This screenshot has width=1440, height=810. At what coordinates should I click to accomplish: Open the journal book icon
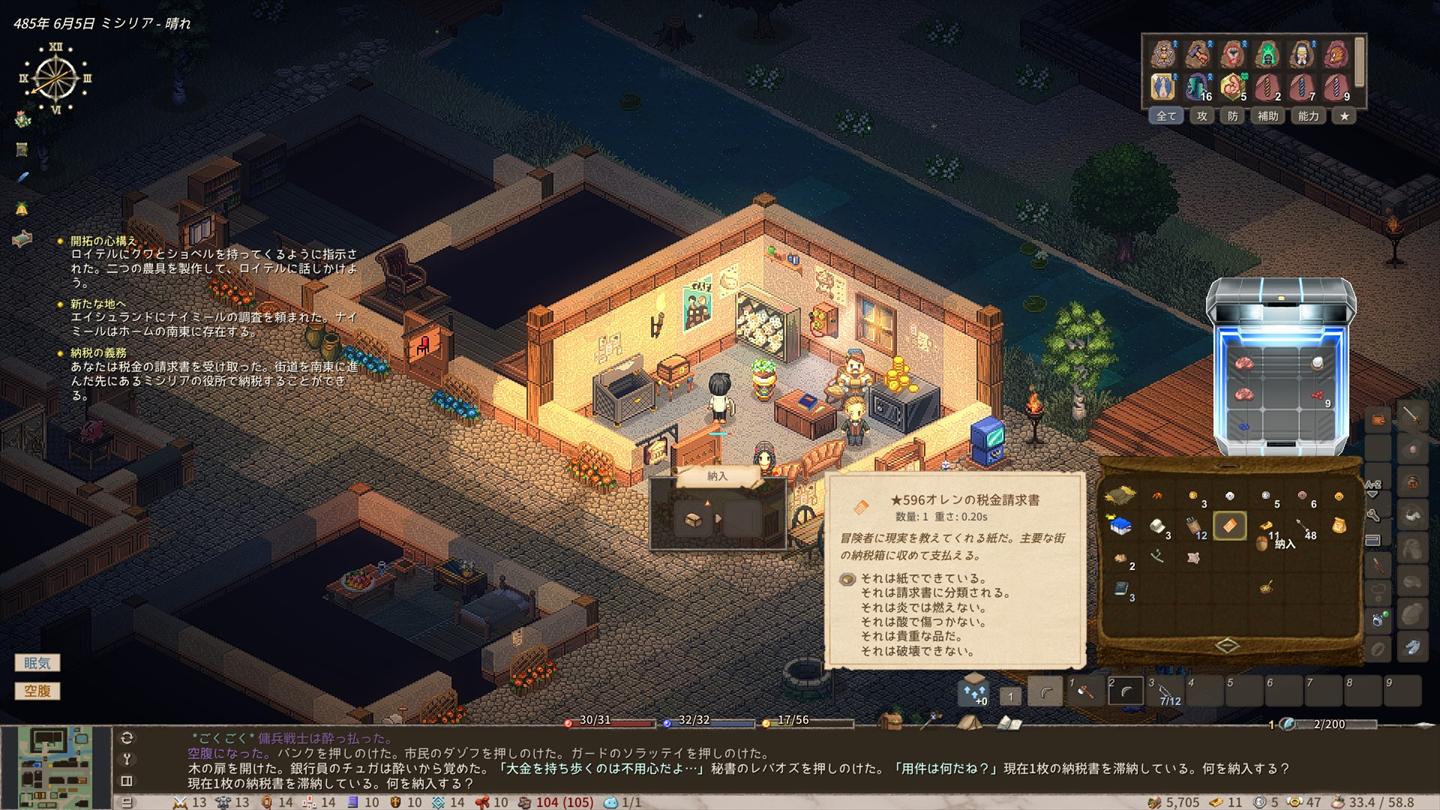[1008, 722]
